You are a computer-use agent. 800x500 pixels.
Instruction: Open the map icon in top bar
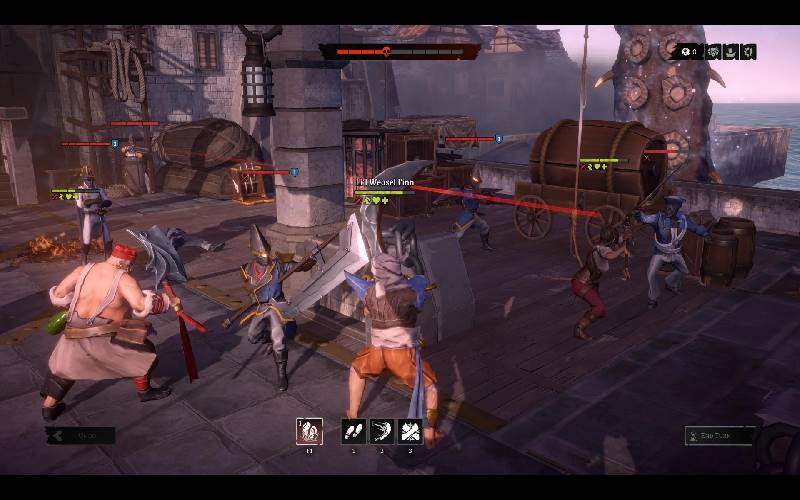click(x=749, y=52)
